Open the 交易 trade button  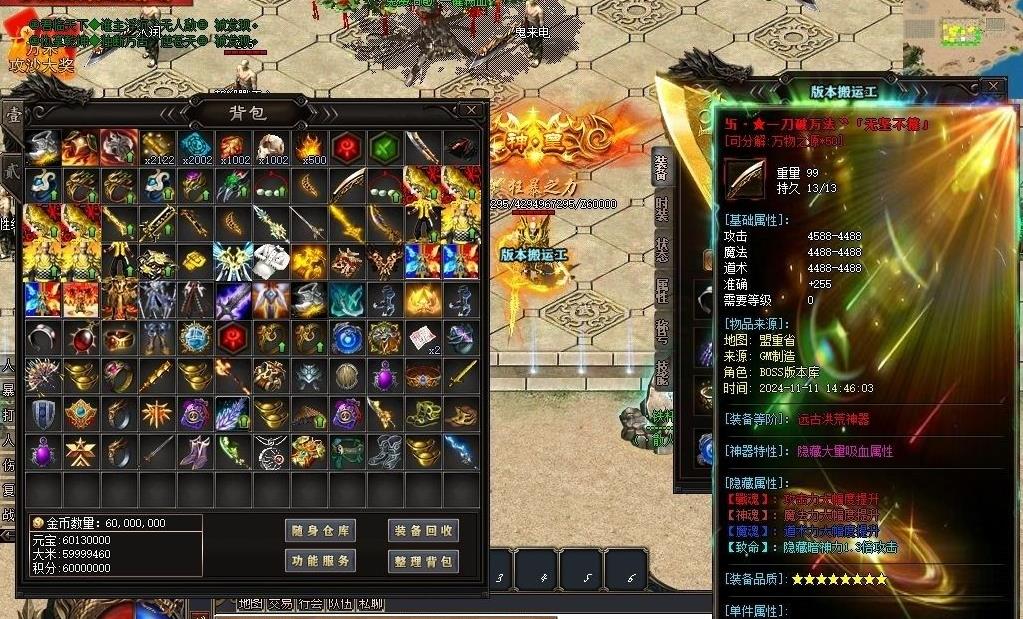point(280,604)
